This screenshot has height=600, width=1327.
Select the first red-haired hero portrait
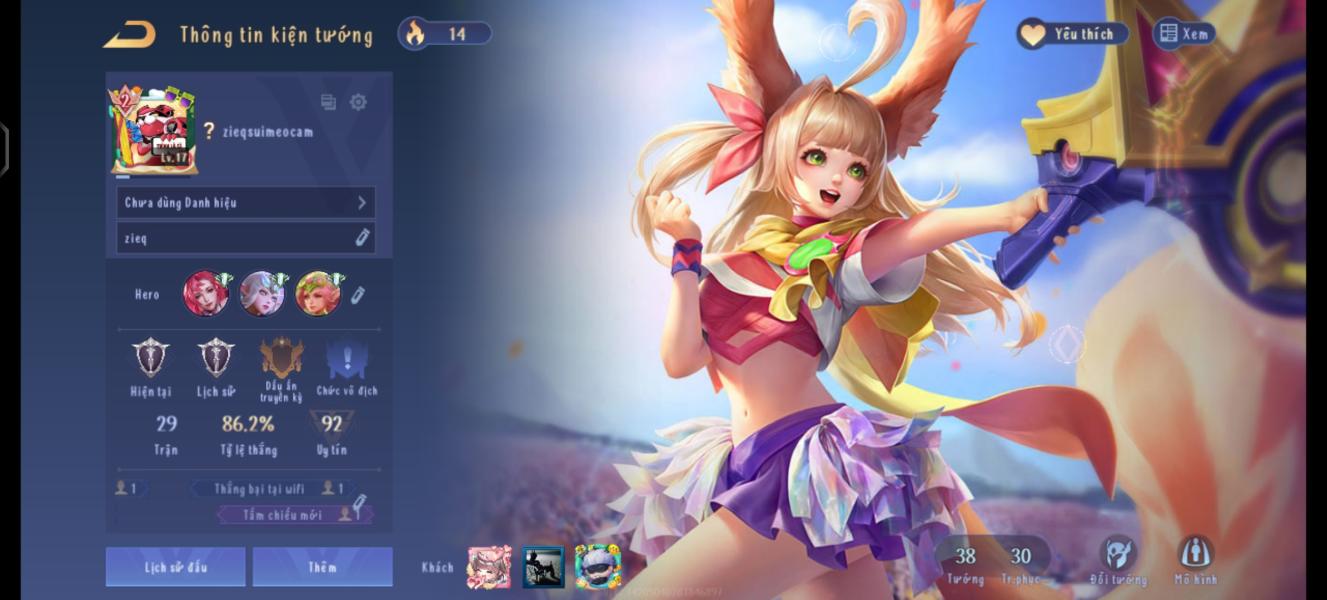pyautogui.click(x=206, y=294)
